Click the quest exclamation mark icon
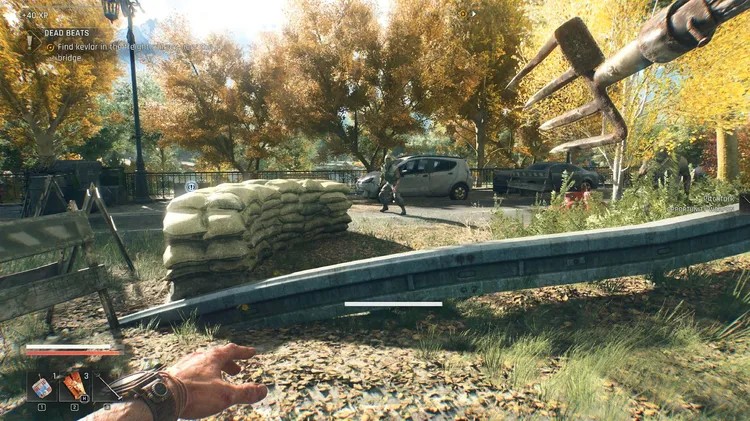Viewport: 750px width, 421px height. point(30,40)
